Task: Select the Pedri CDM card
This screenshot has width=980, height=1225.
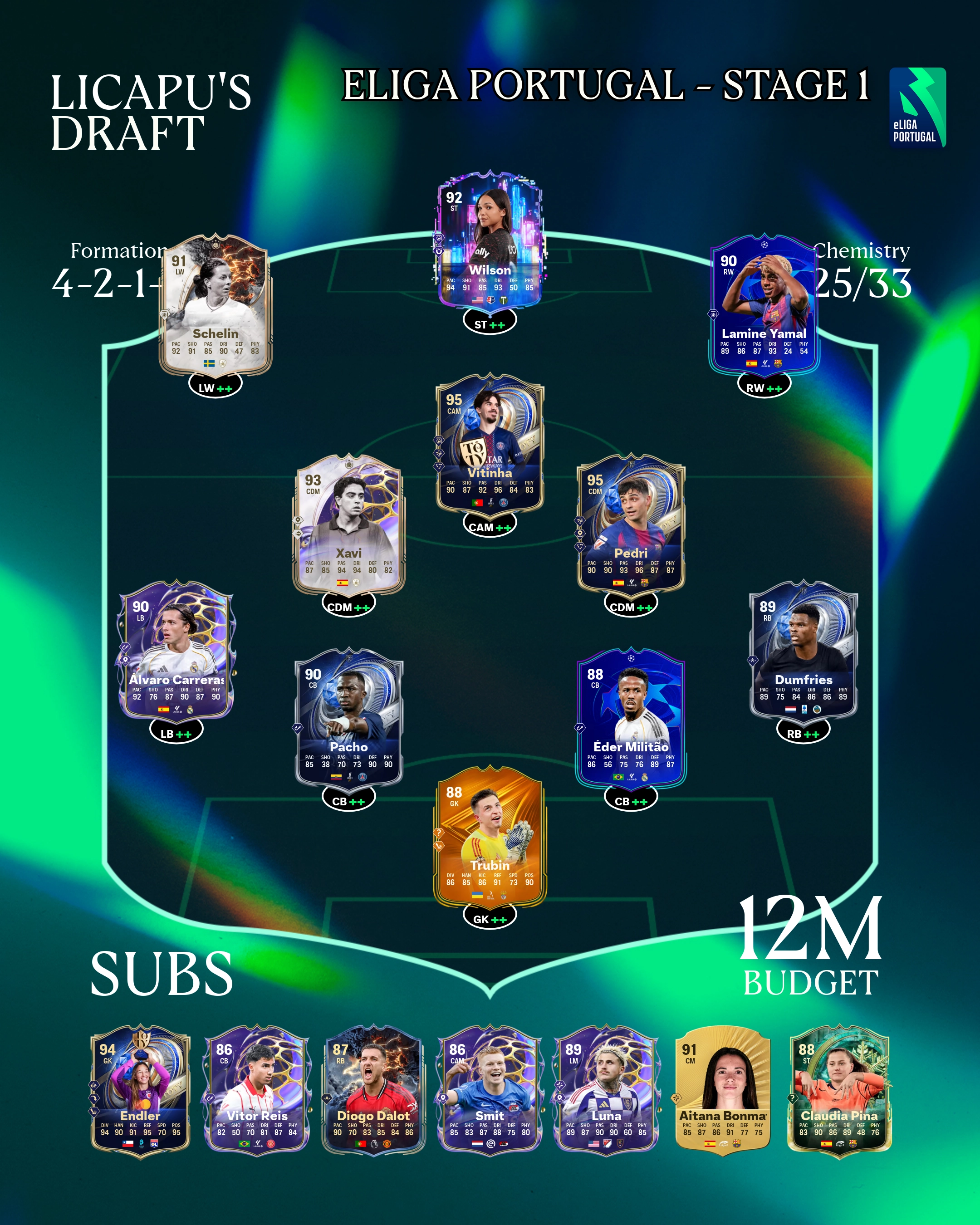Action: [x=631, y=524]
